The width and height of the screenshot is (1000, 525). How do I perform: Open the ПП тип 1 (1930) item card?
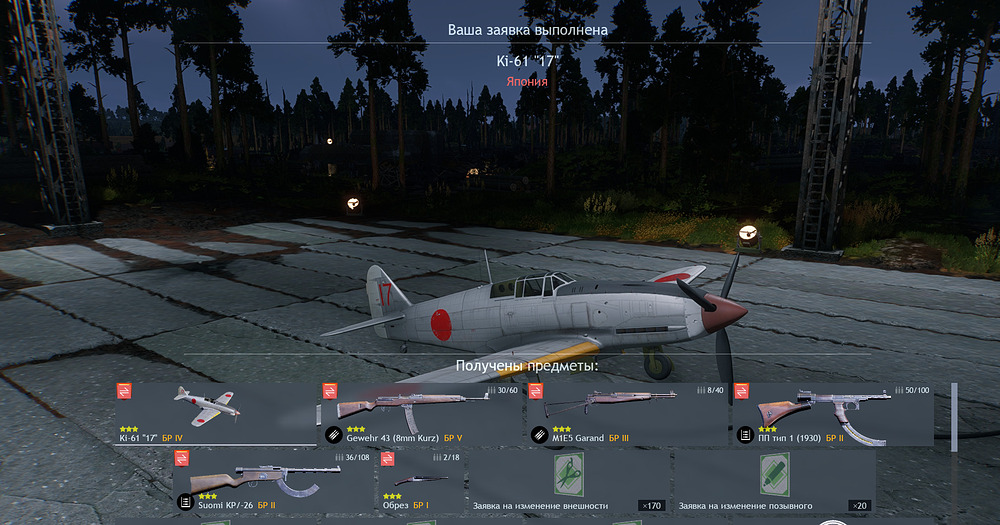tap(832, 414)
